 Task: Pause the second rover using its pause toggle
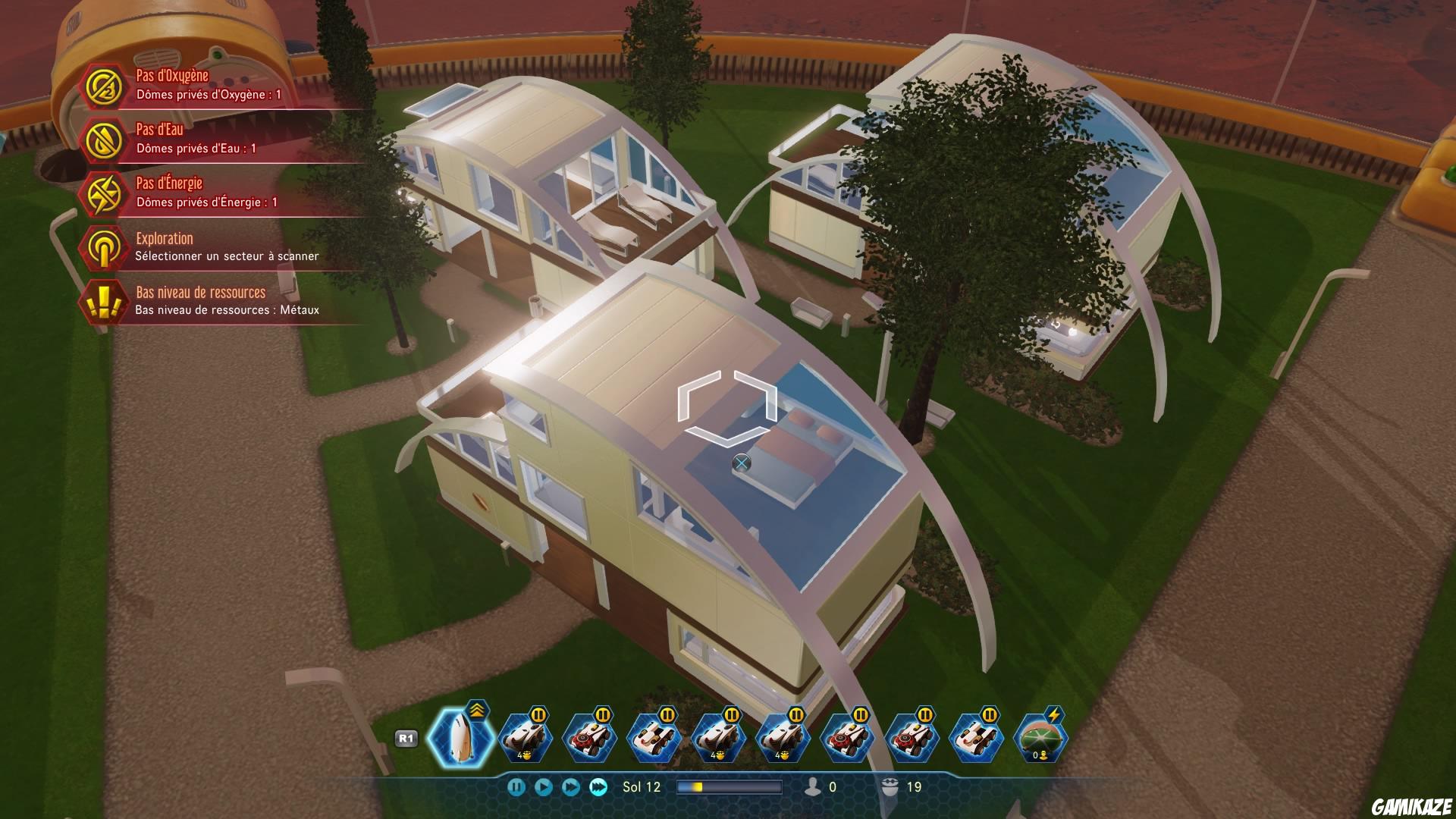tap(601, 714)
